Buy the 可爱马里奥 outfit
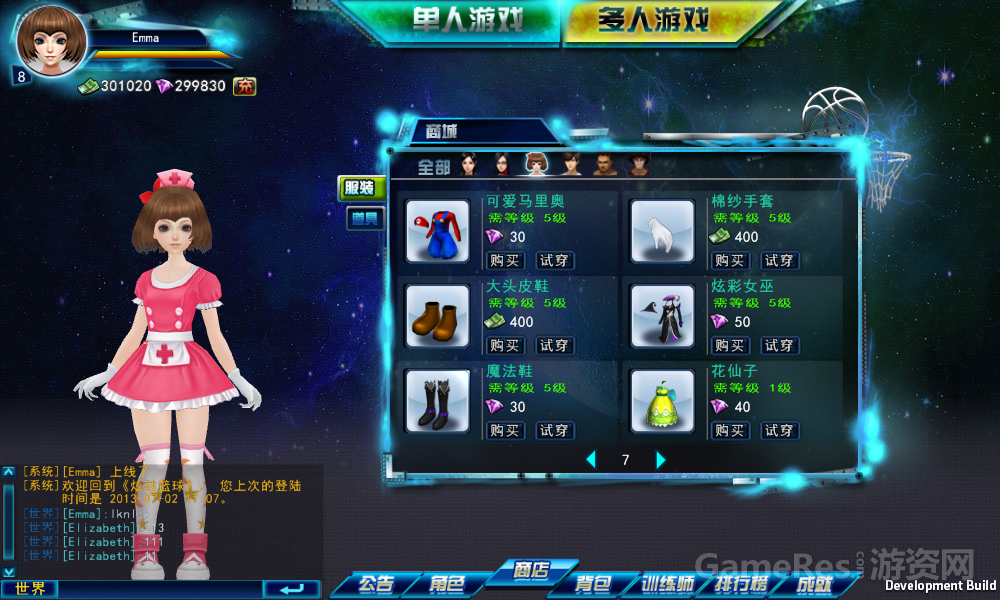1000x600 pixels. 504,260
